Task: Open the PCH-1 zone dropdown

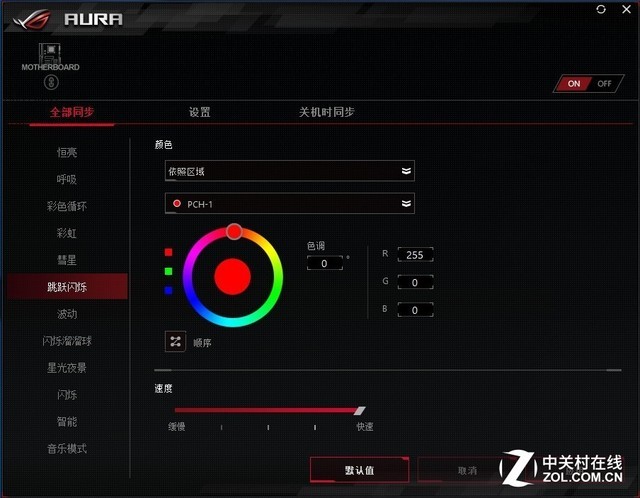Action: coord(290,204)
